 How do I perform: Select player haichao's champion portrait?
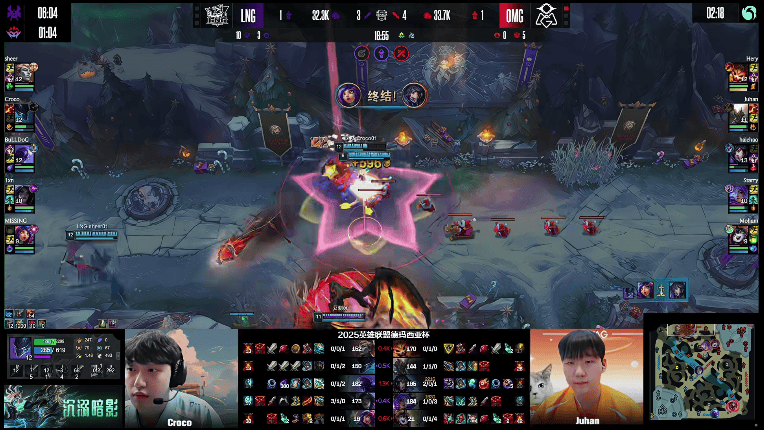(x=741, y=154)
